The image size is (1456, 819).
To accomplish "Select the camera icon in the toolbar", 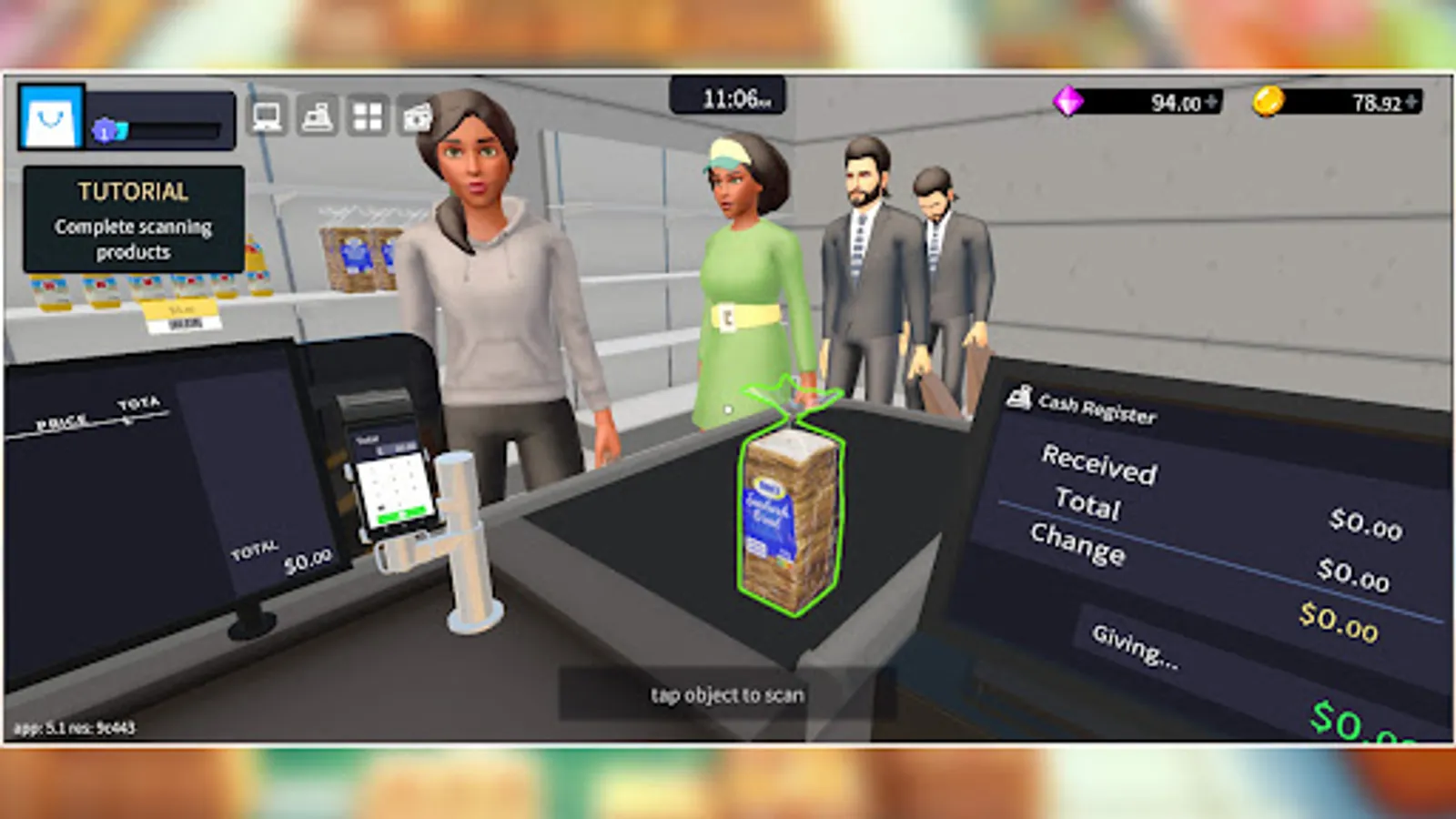I will (416, 116).
